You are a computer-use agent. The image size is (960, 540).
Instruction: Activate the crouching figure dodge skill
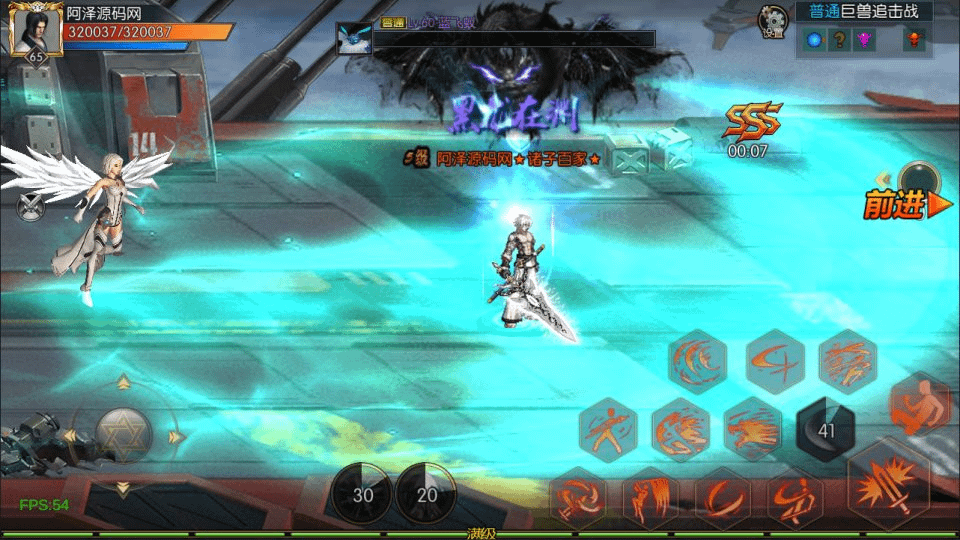[918, 403]
